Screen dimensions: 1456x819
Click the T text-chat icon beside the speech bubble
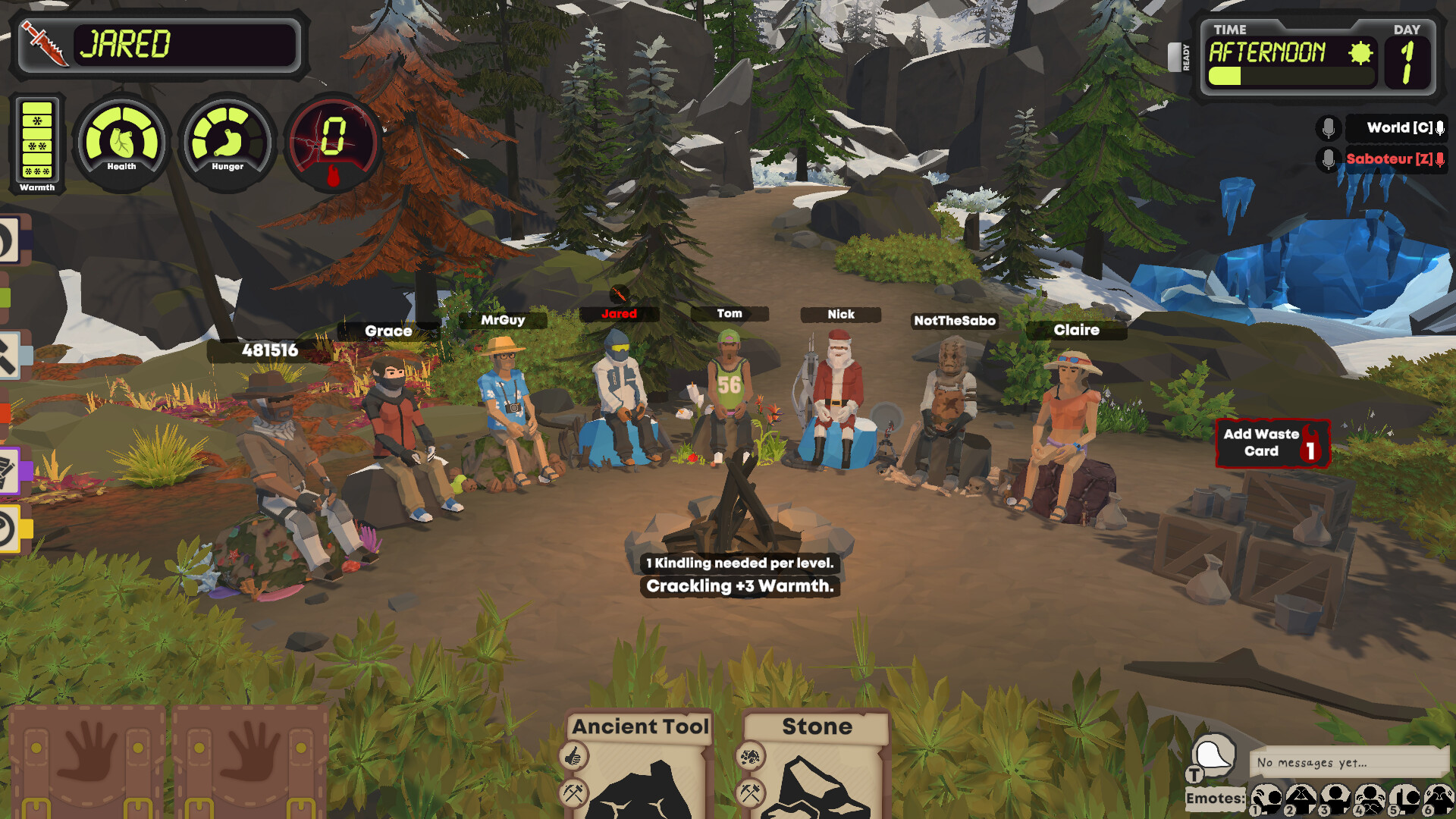tap(1194, 775)
